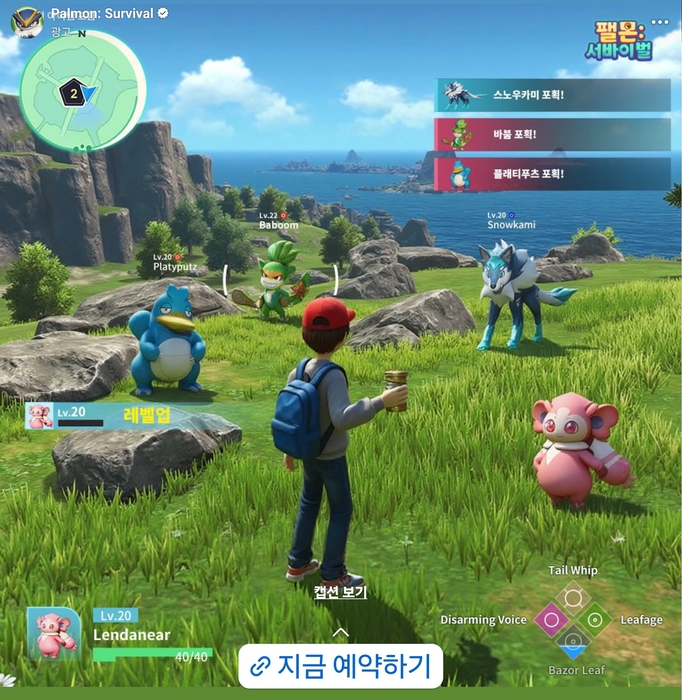Image resolution: width=682 pixels, height=700 pixels.
Task: Tap the 지금 예약하기 pre-register button
Action: click(x=340, y=665)
